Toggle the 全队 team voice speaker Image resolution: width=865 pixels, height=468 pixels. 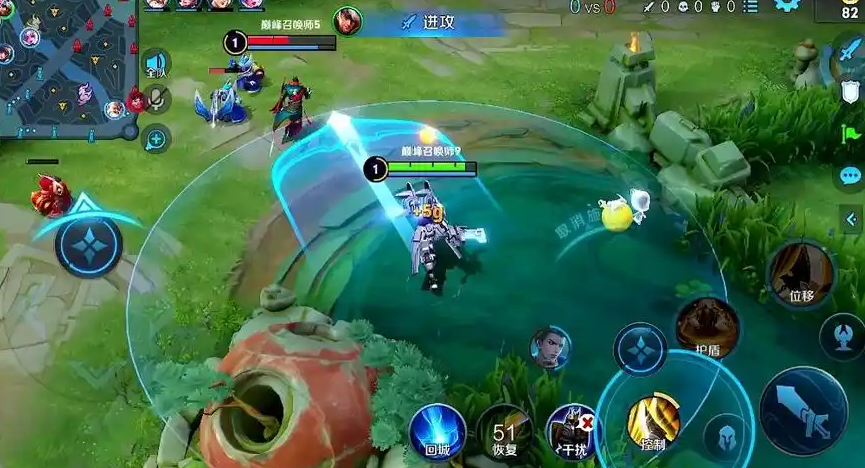click(x=156, y=64)
